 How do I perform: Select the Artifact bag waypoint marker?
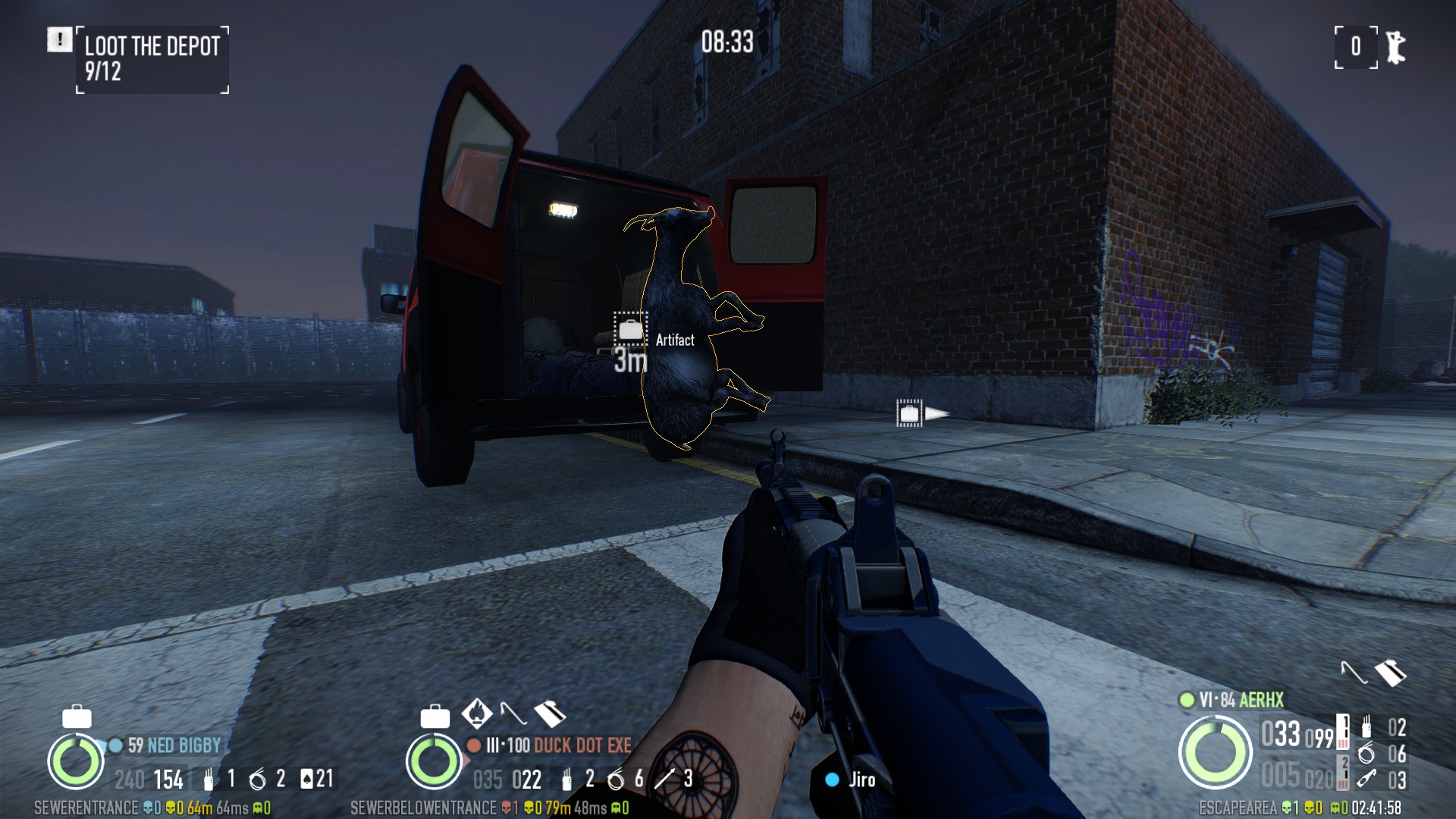click(630, 329)
